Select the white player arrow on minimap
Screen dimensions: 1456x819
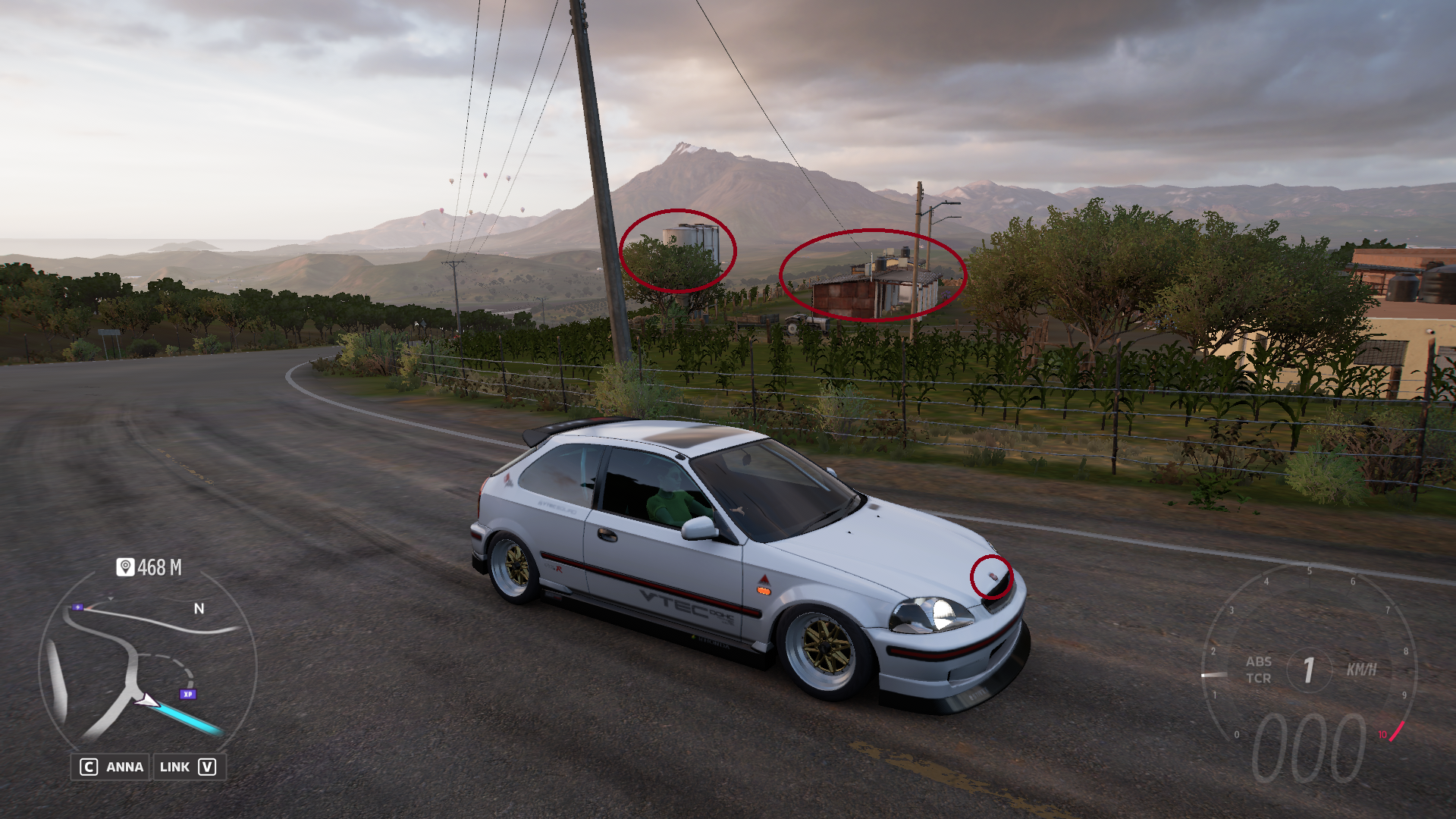click(146, 701)
